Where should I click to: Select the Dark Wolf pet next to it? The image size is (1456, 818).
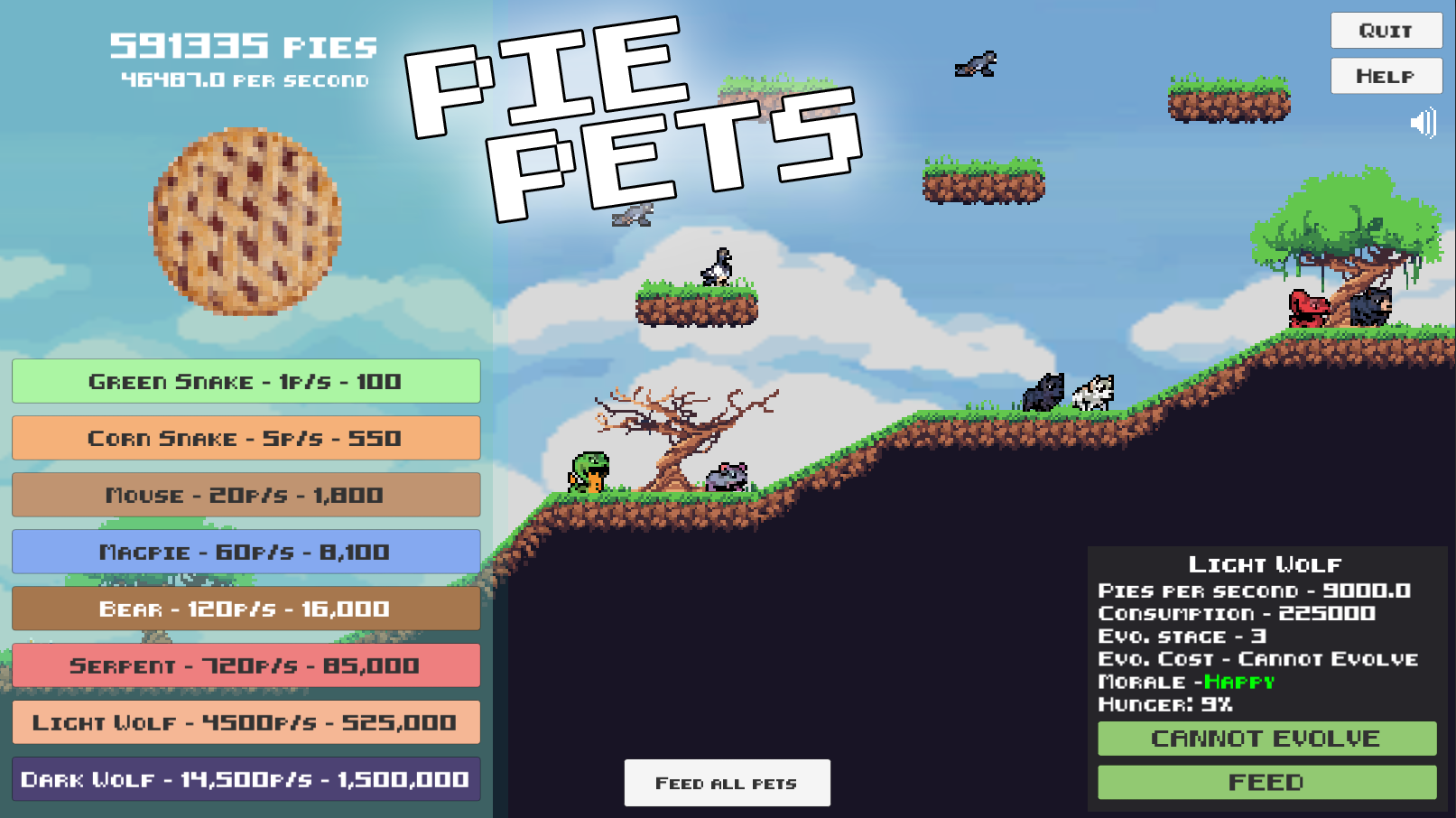(1044, 390)
